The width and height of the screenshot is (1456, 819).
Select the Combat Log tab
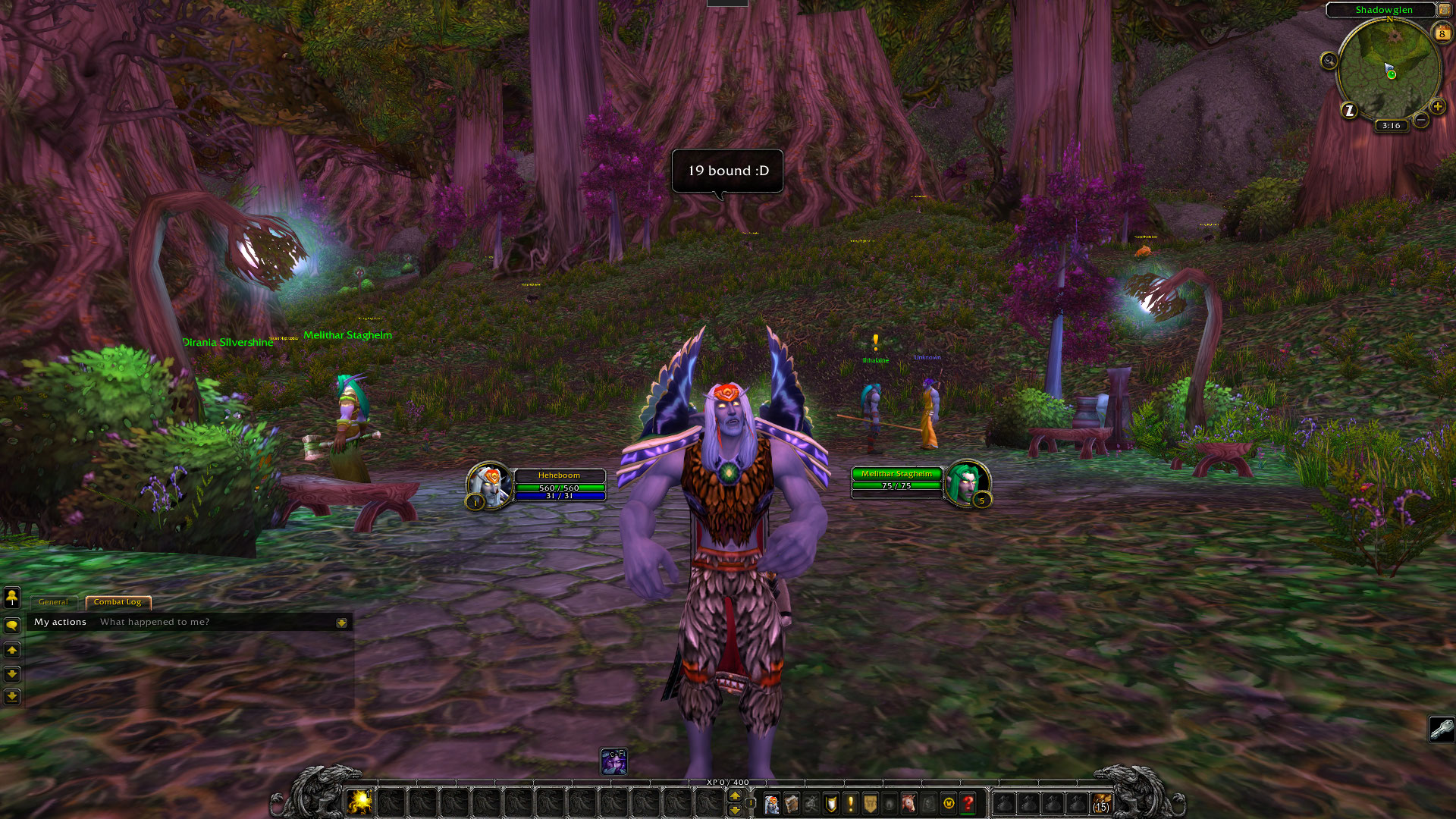click(x=118, y=602)
